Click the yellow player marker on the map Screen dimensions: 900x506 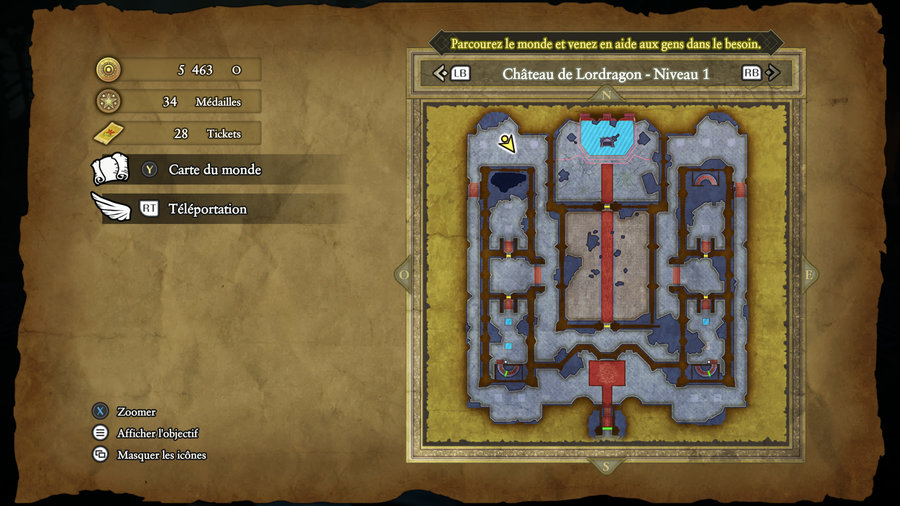508,144
